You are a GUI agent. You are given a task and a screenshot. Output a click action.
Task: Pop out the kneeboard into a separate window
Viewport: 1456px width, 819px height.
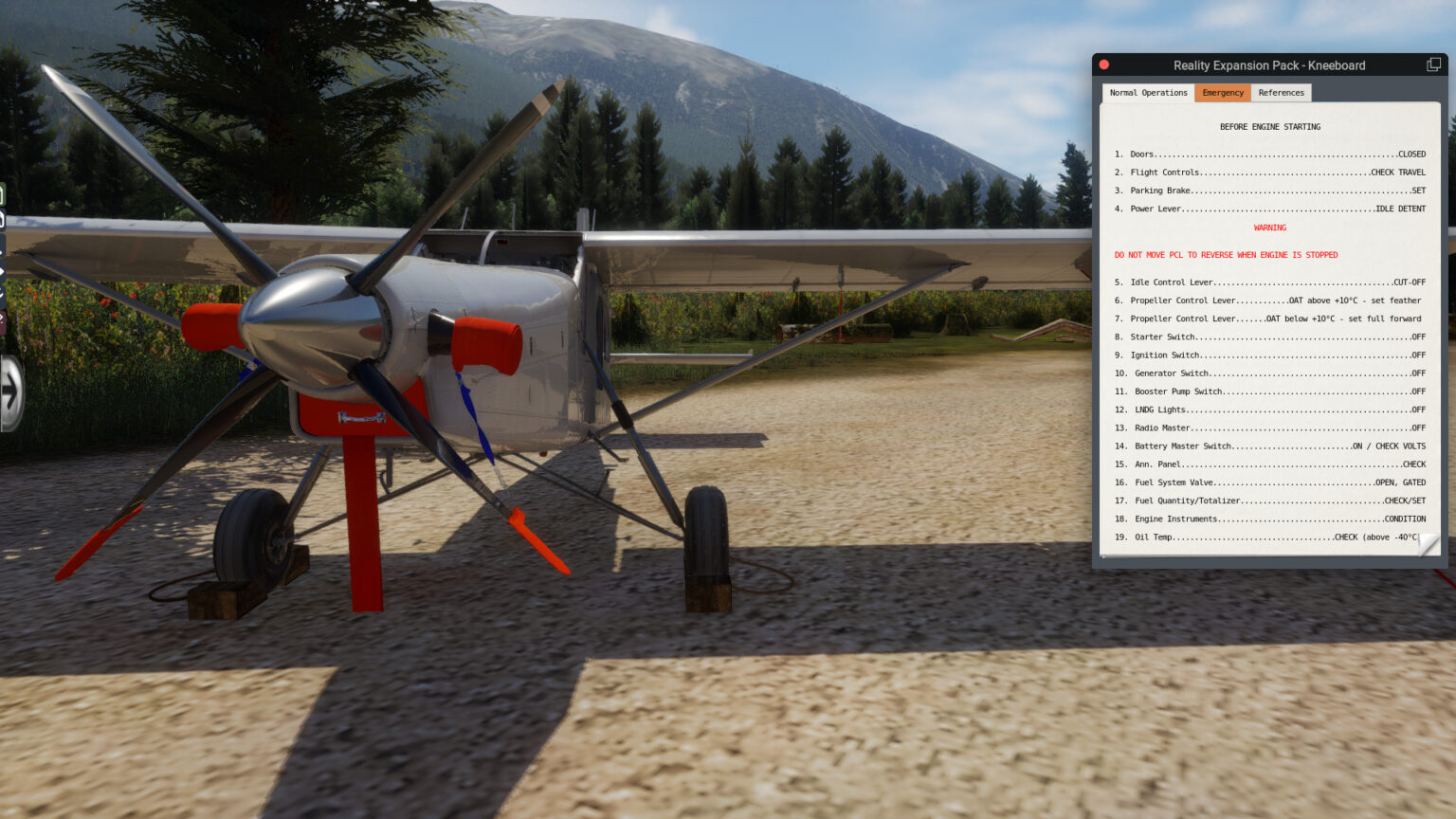coord(1432,64)
